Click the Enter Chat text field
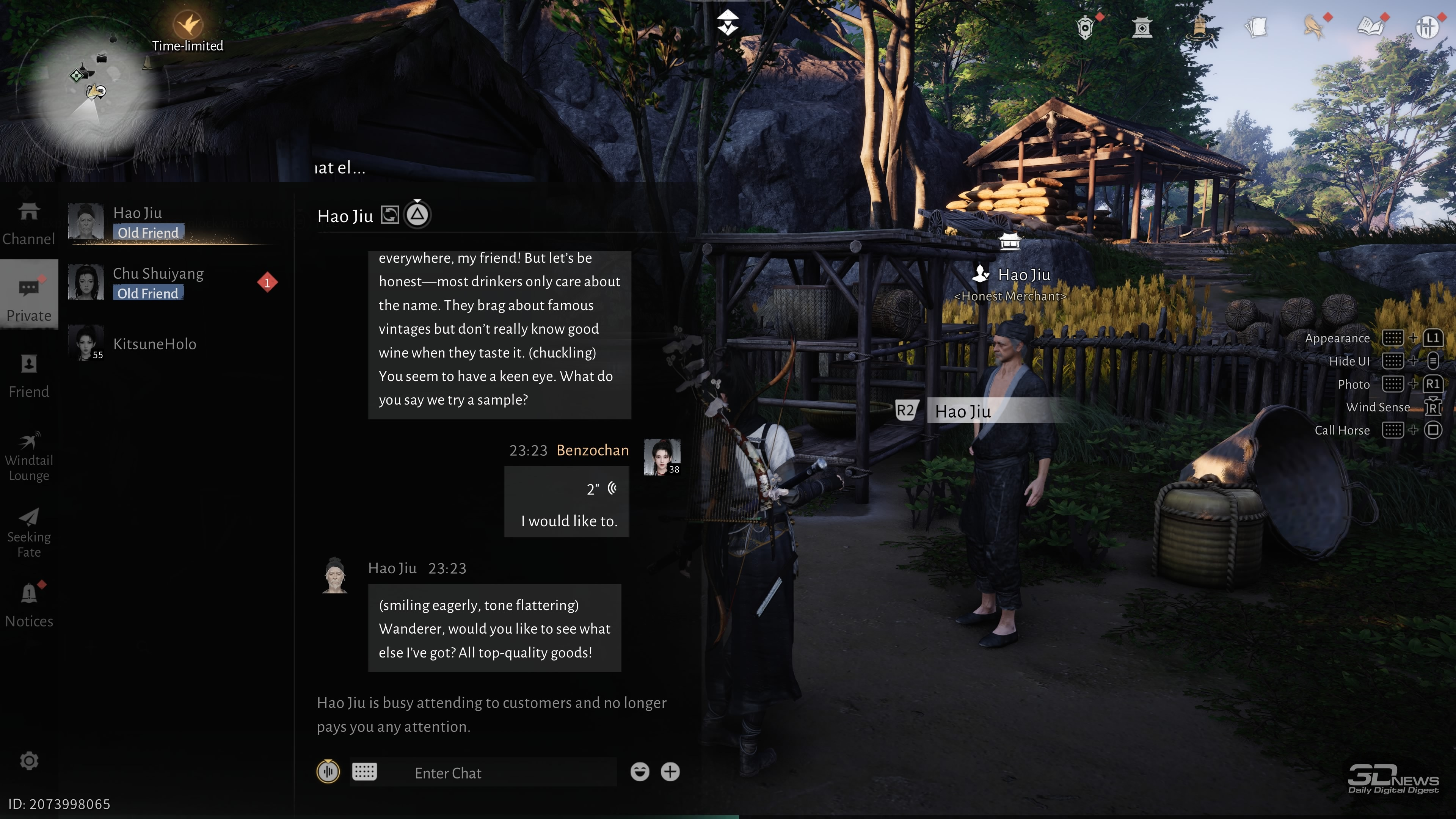 (509, 773)
